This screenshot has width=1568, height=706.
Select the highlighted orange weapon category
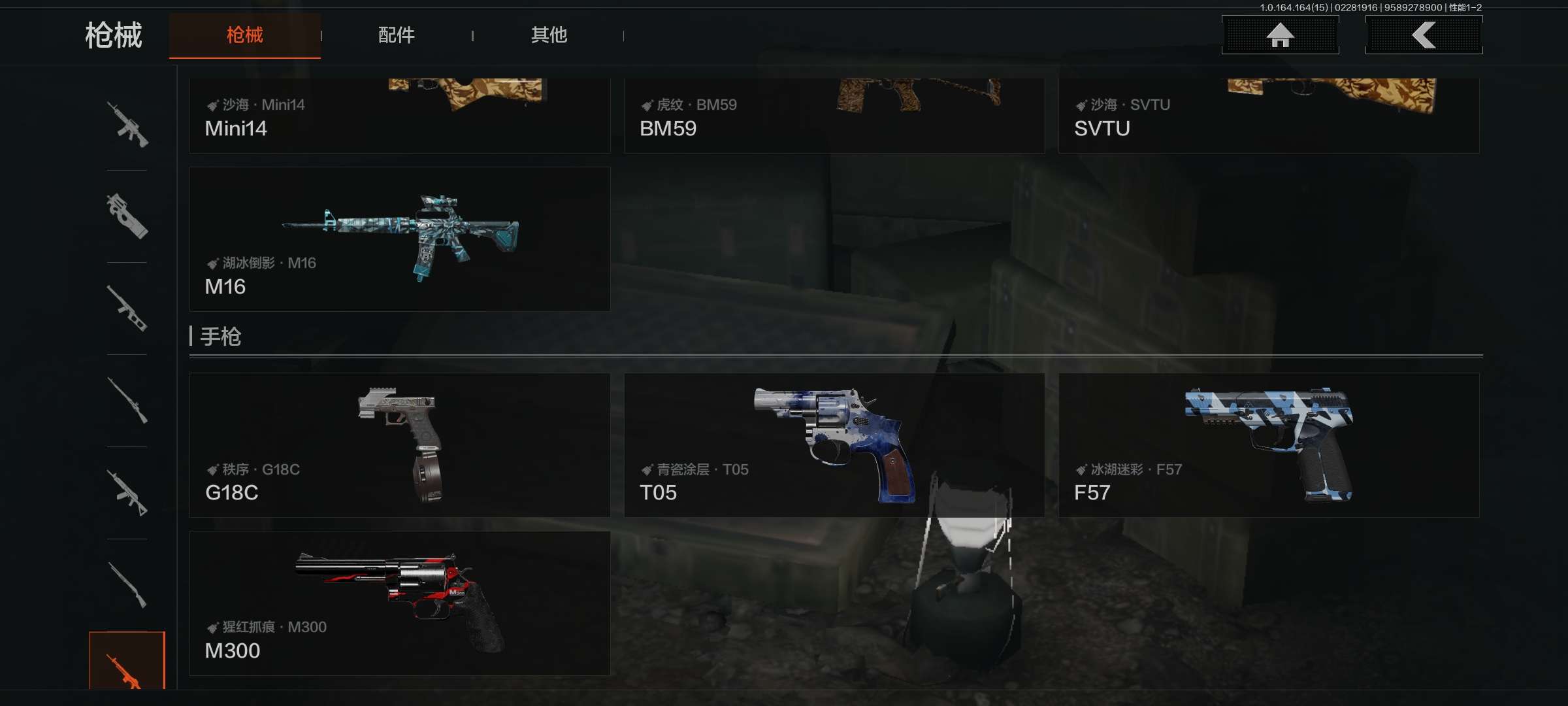pos(127,662)
